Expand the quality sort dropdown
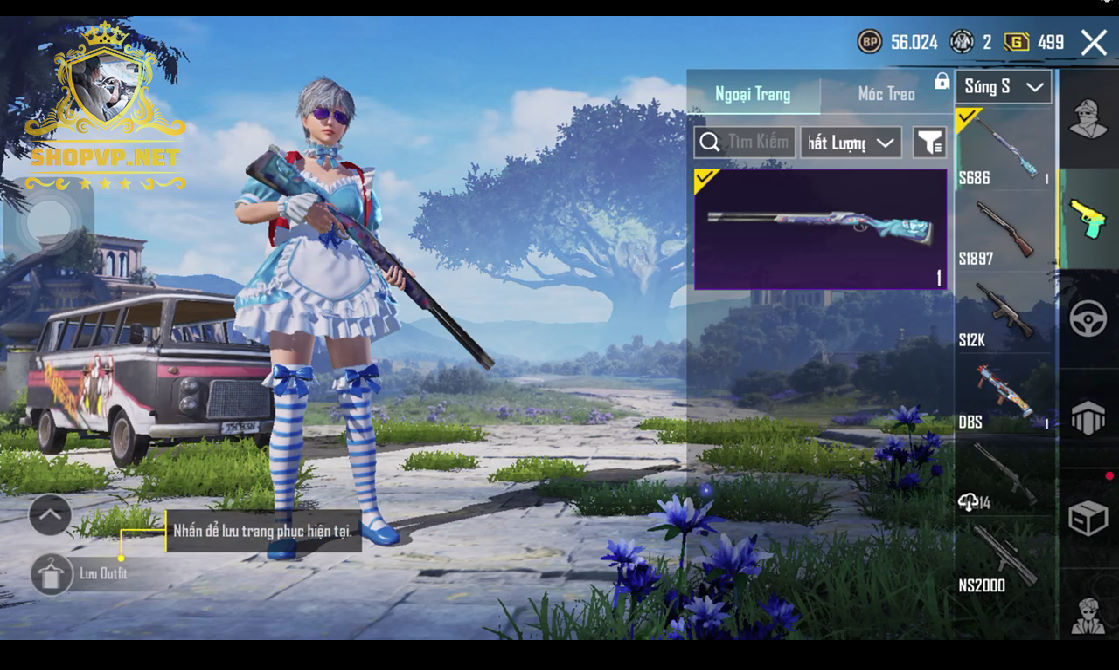1119x670 pixels. 850,143
